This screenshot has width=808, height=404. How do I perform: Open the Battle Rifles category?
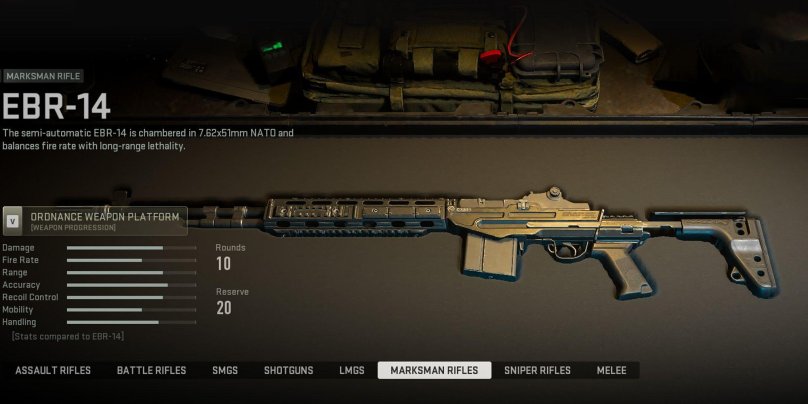151,371
